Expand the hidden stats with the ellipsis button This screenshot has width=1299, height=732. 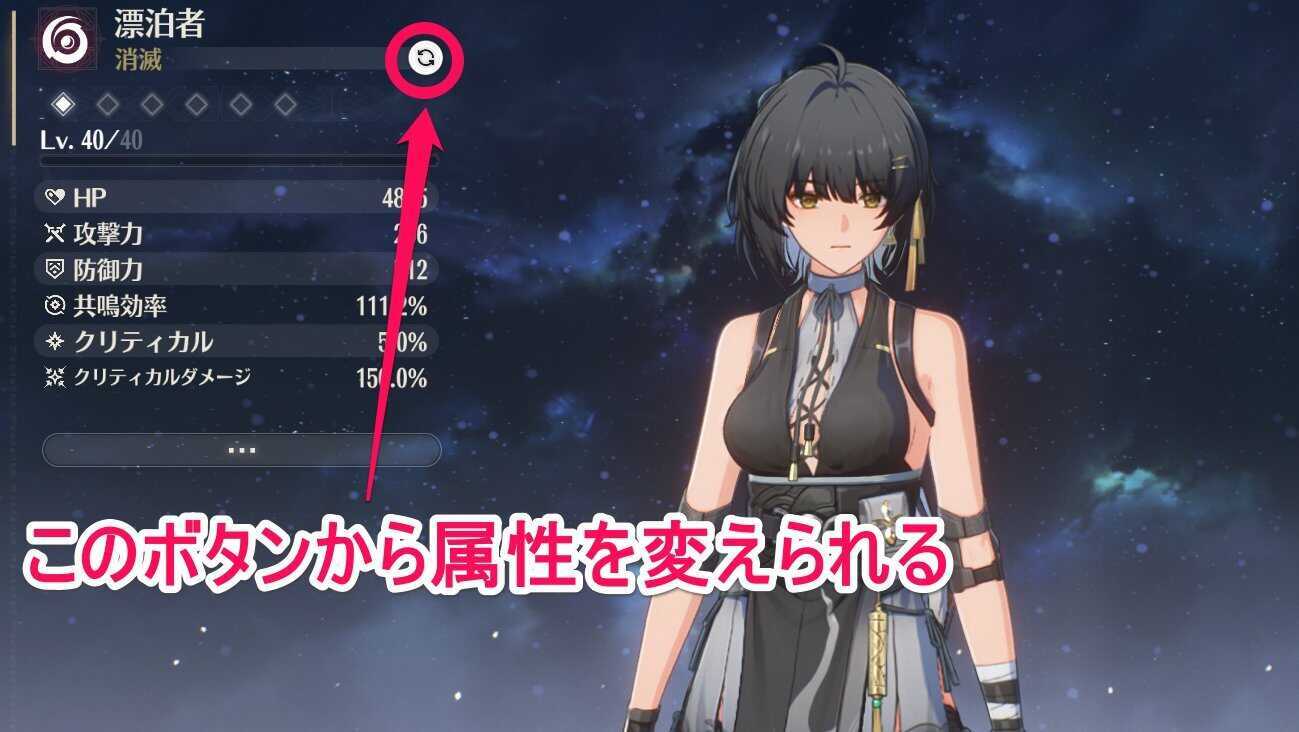240,449
